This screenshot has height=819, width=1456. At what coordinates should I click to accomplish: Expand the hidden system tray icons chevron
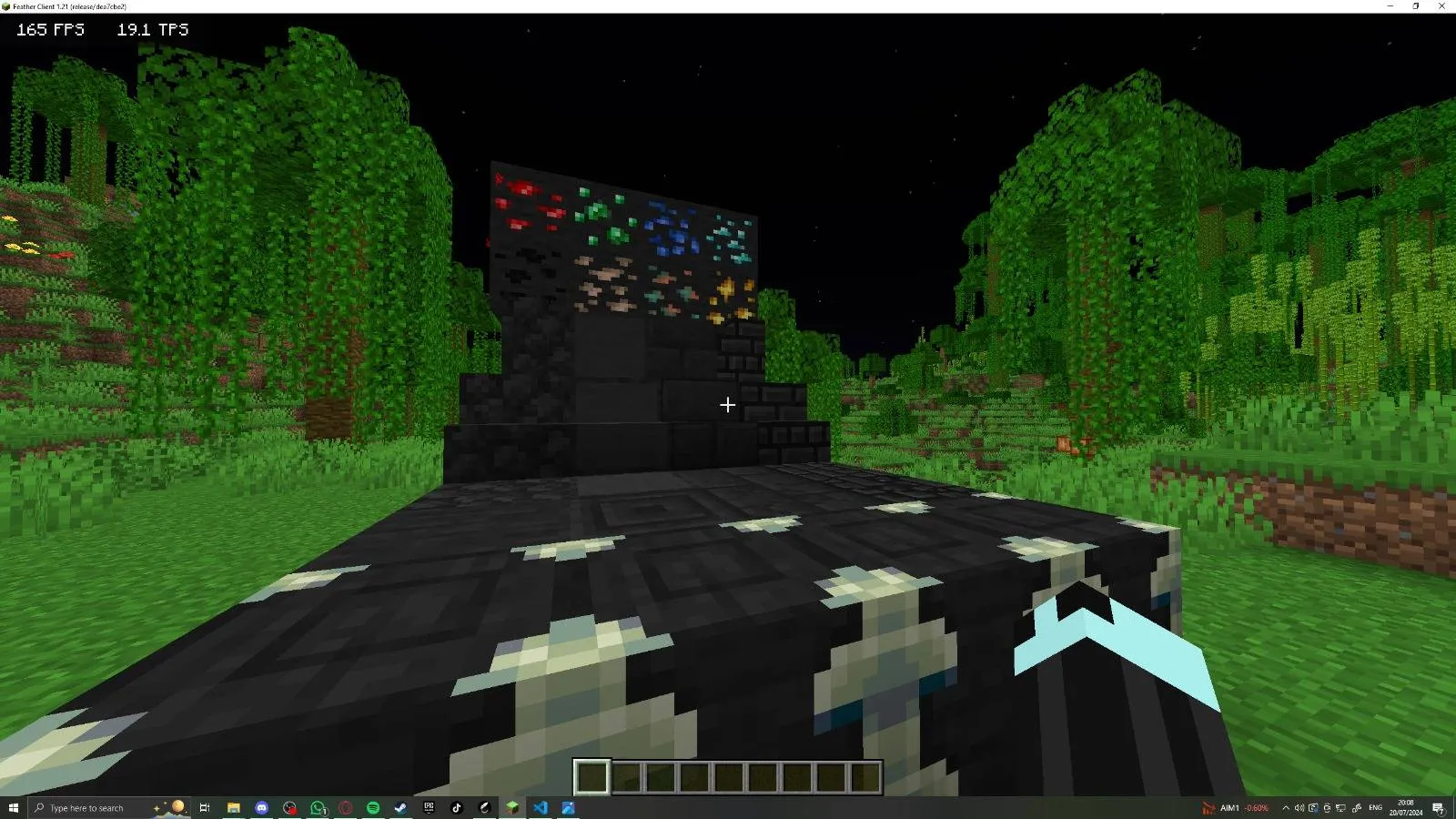tap(1286, 807)
